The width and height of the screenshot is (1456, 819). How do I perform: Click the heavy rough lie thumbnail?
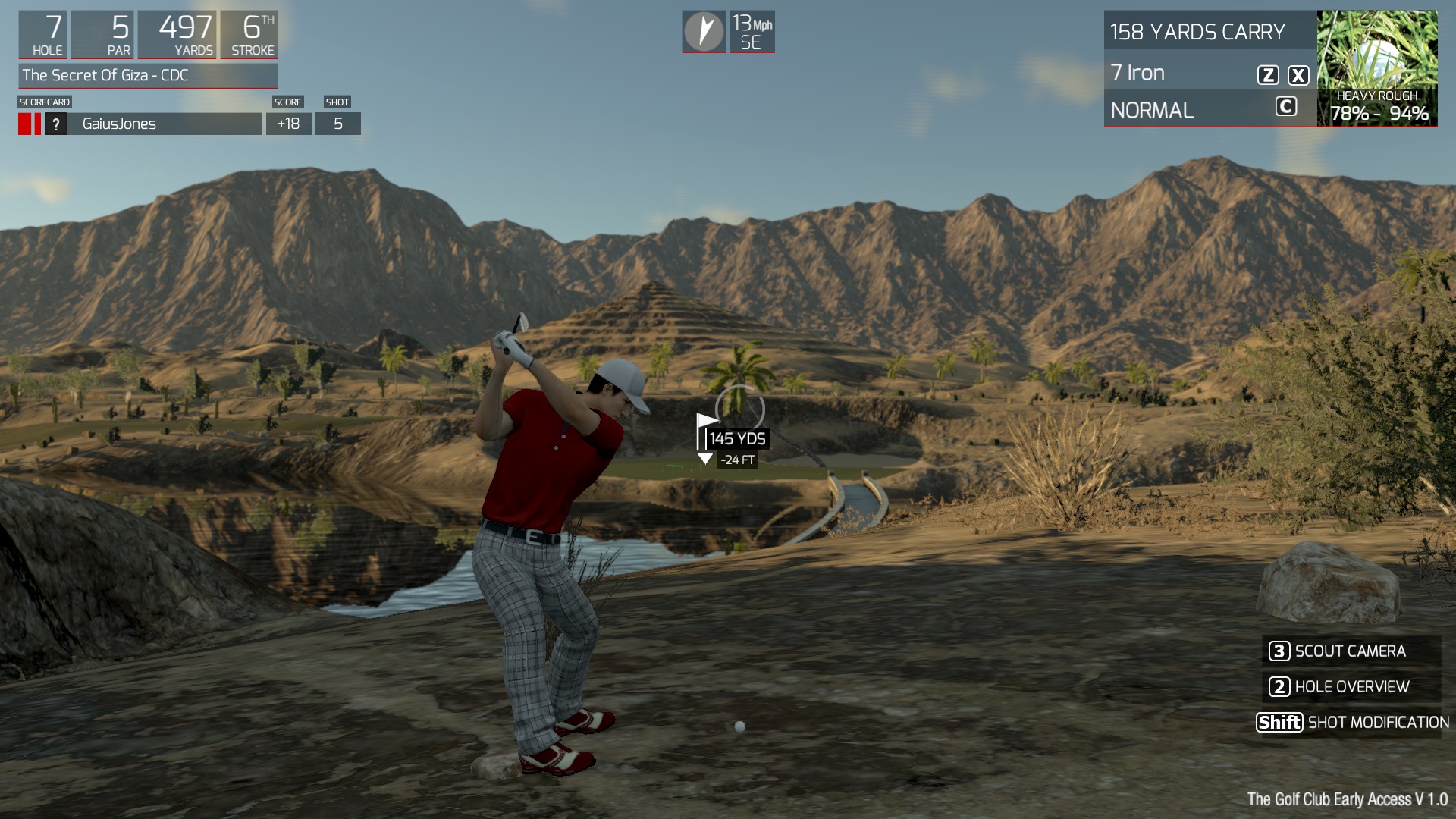(x=1376, y=67)
